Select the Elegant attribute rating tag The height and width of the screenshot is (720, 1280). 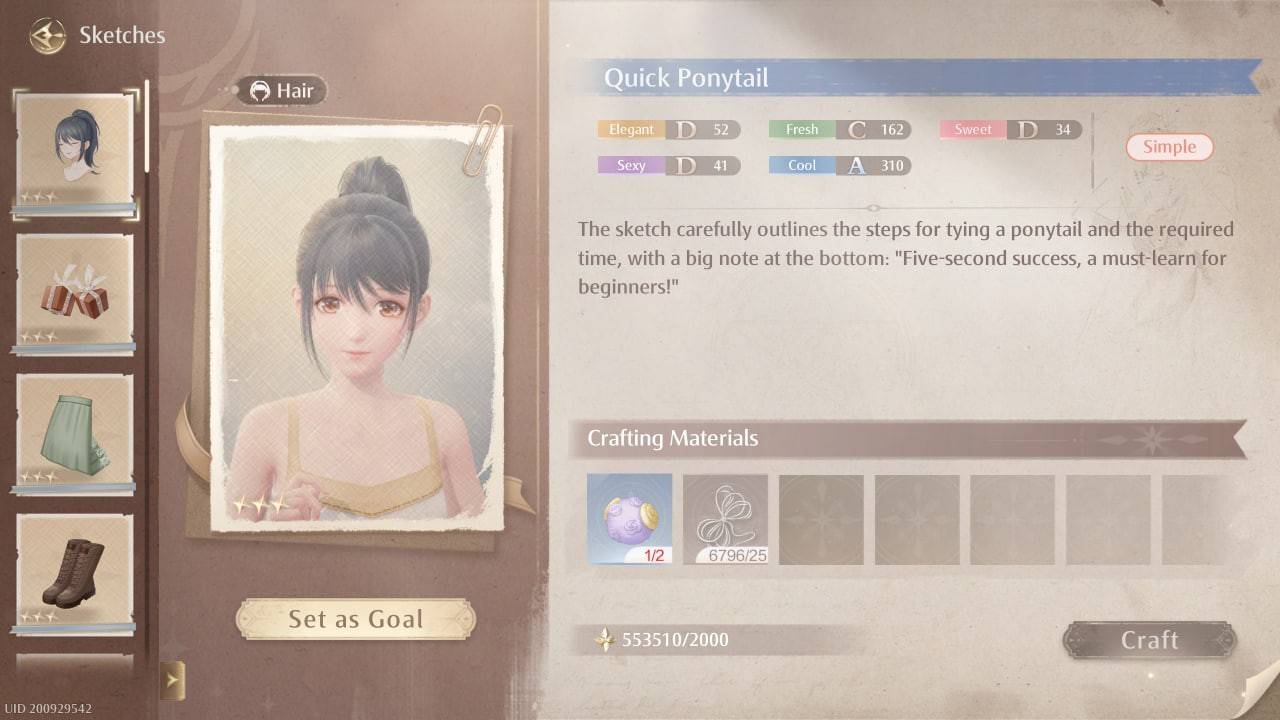click(x=668, y=129)
